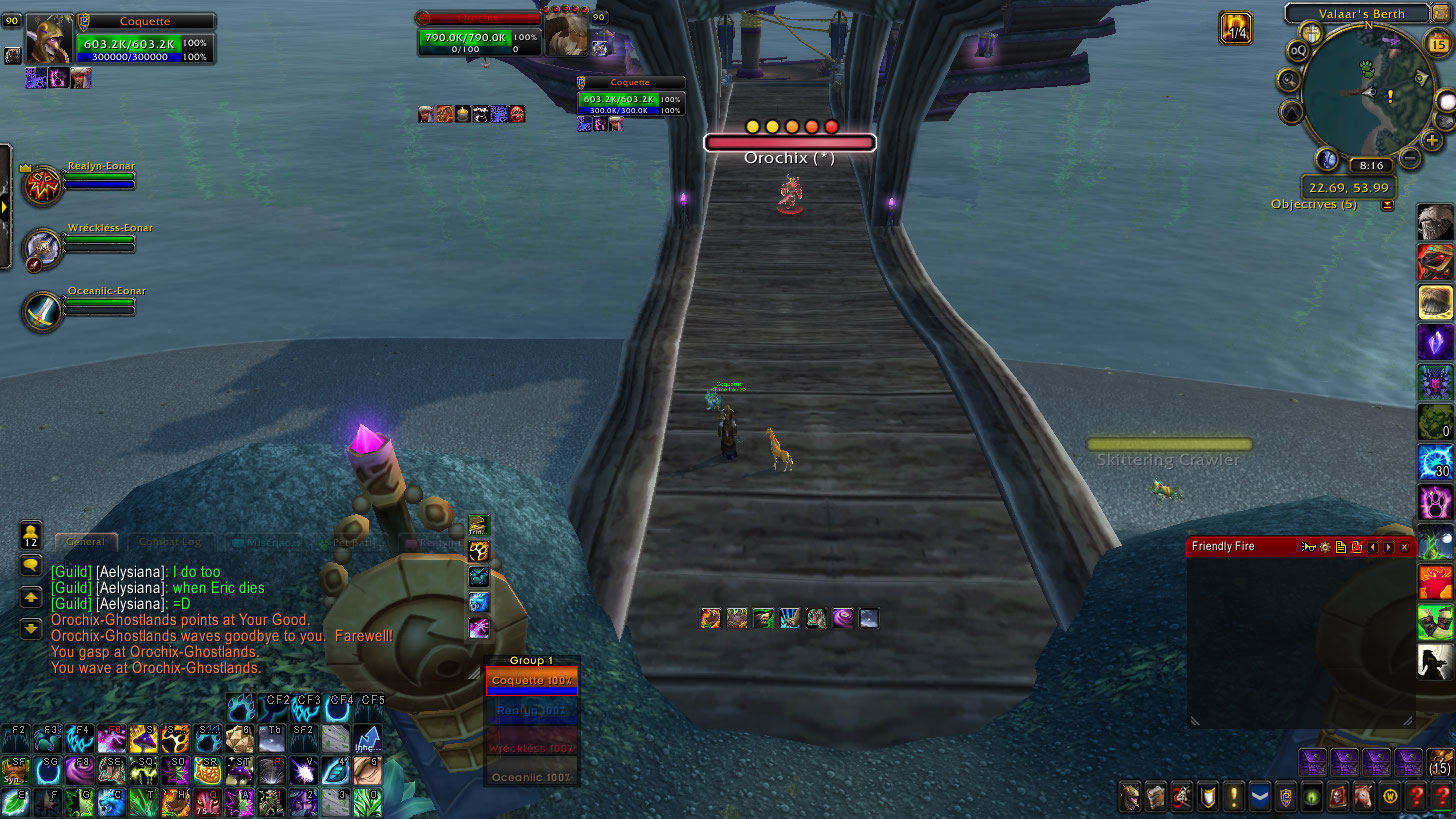Image resolution: width=1456 pixels, height=819 pixels.
Task: Open the friends list button showing 12
Action: [x=31, y=535]
